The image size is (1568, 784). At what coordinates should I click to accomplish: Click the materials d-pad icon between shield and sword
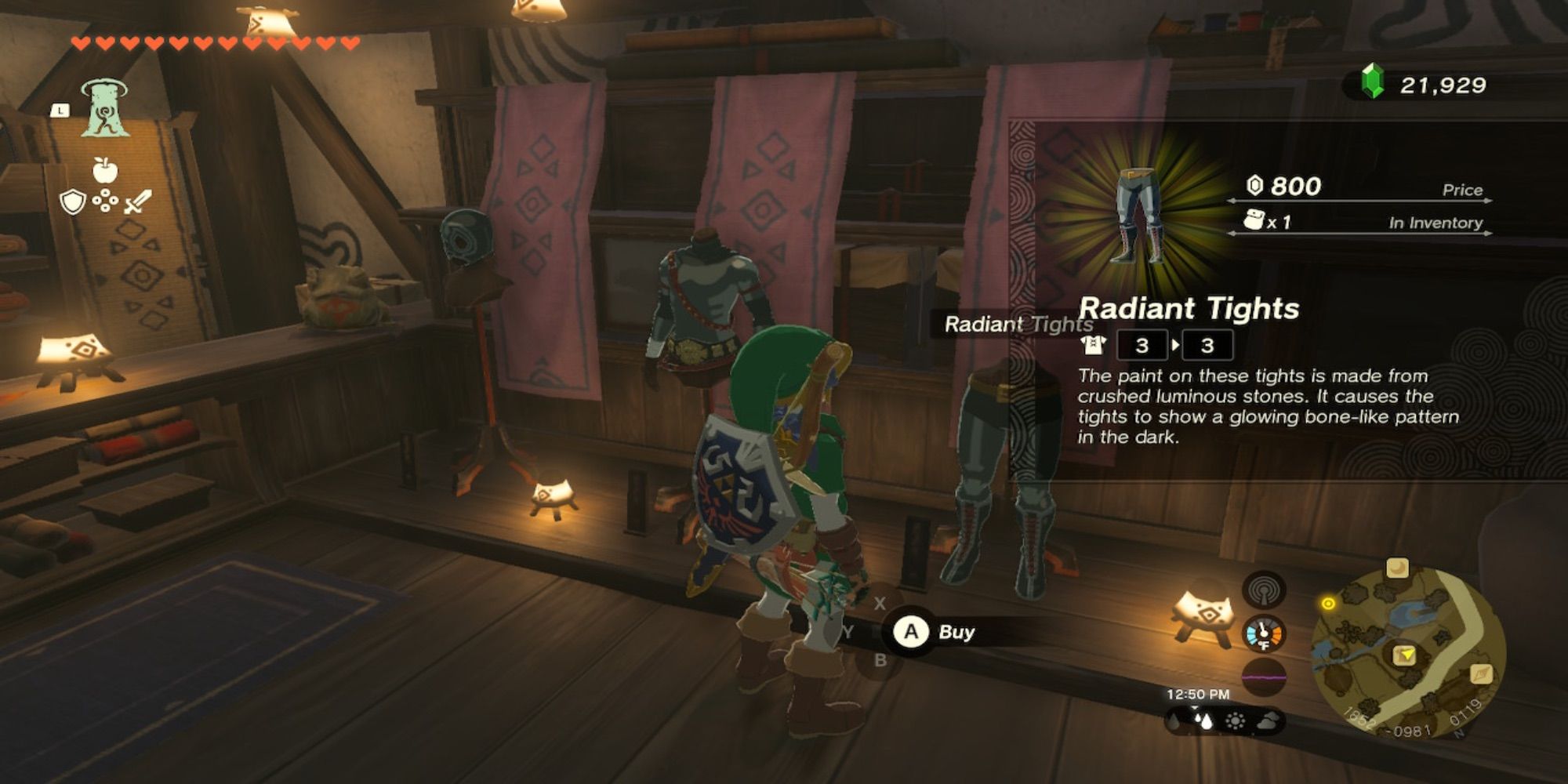click(105, 201)
